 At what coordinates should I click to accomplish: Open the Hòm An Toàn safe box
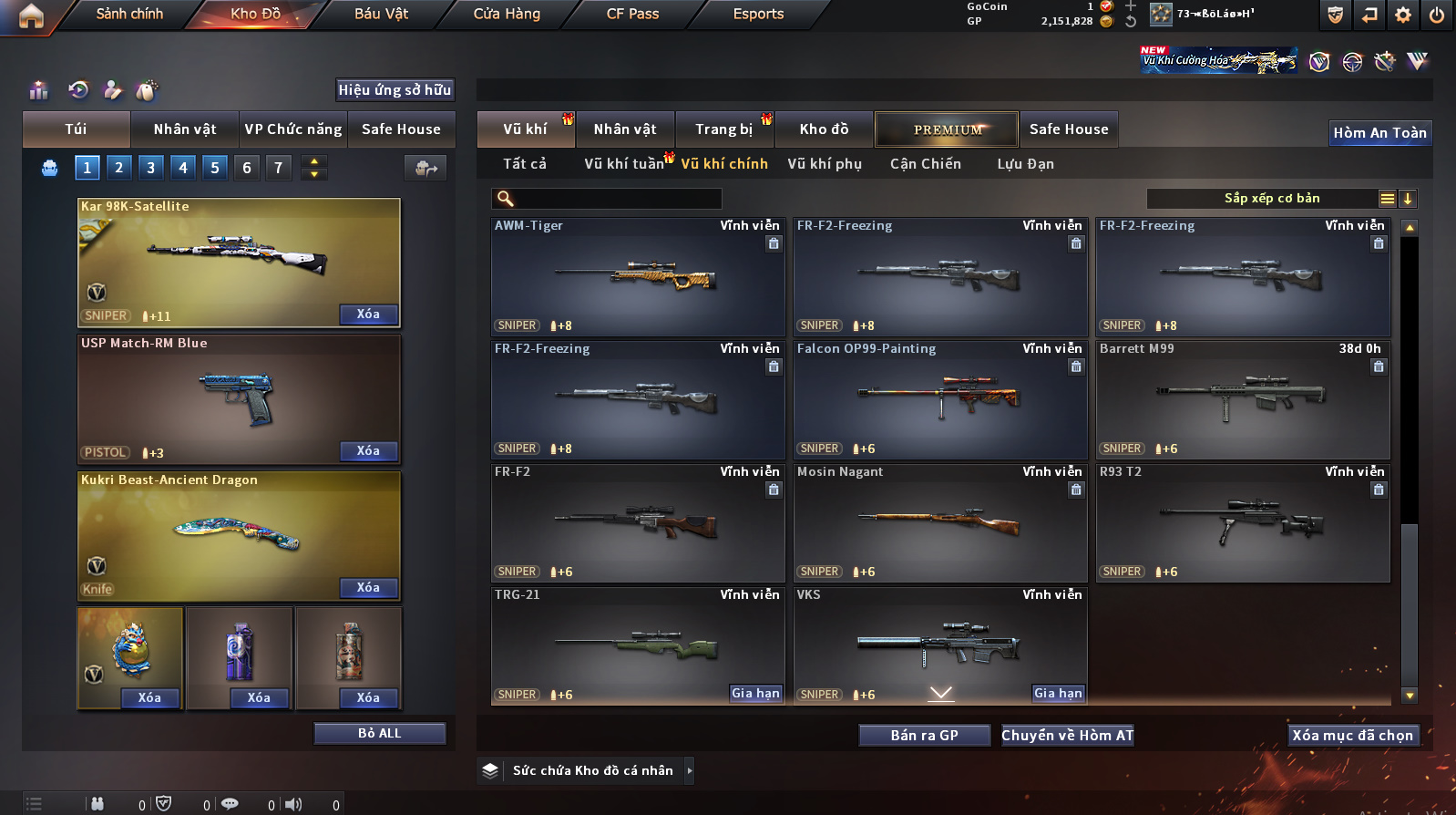[x=1379, y=133]
